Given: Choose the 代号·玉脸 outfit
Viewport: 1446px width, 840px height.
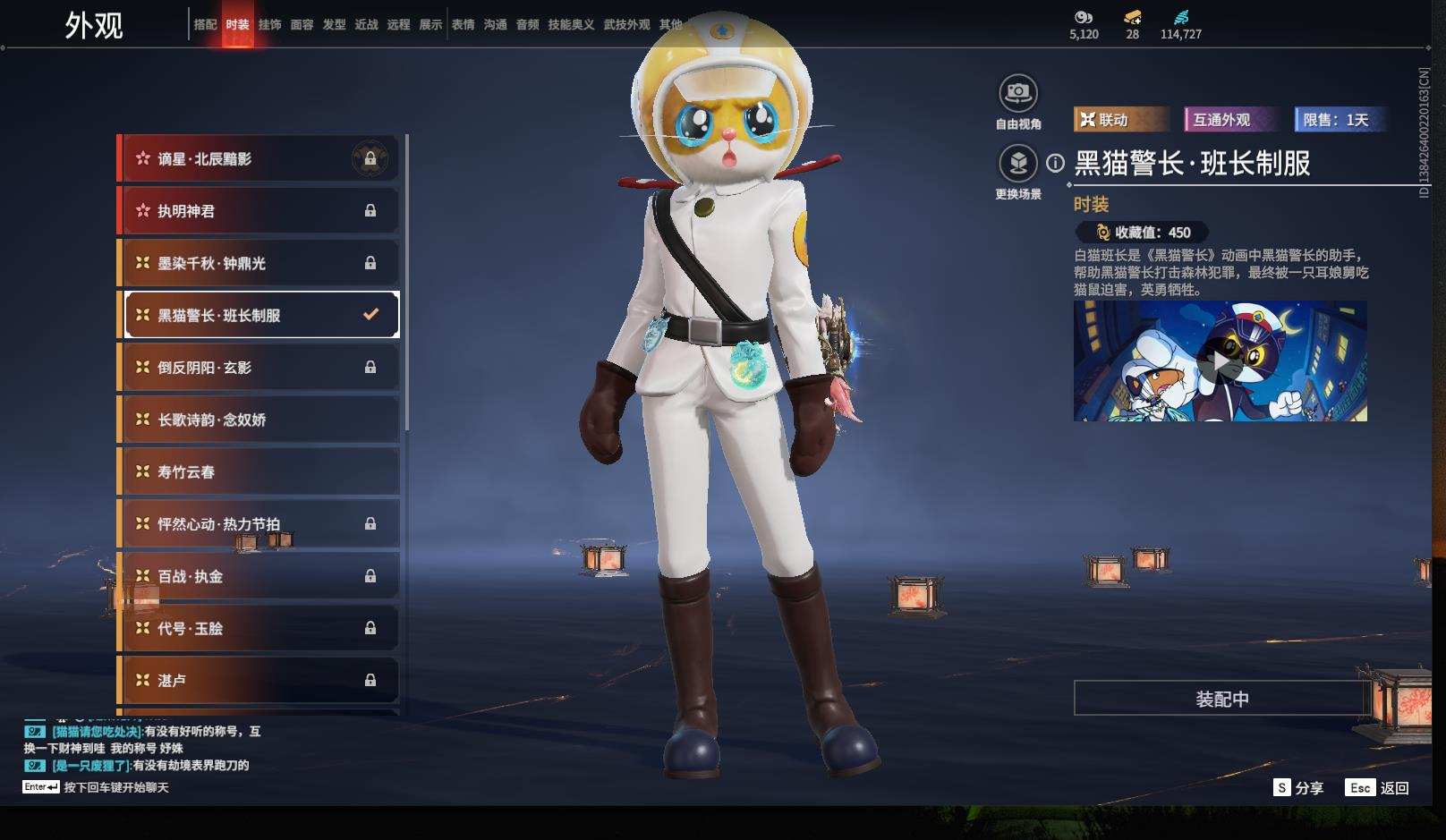Looking at the screenshot, I should point(259,628).
